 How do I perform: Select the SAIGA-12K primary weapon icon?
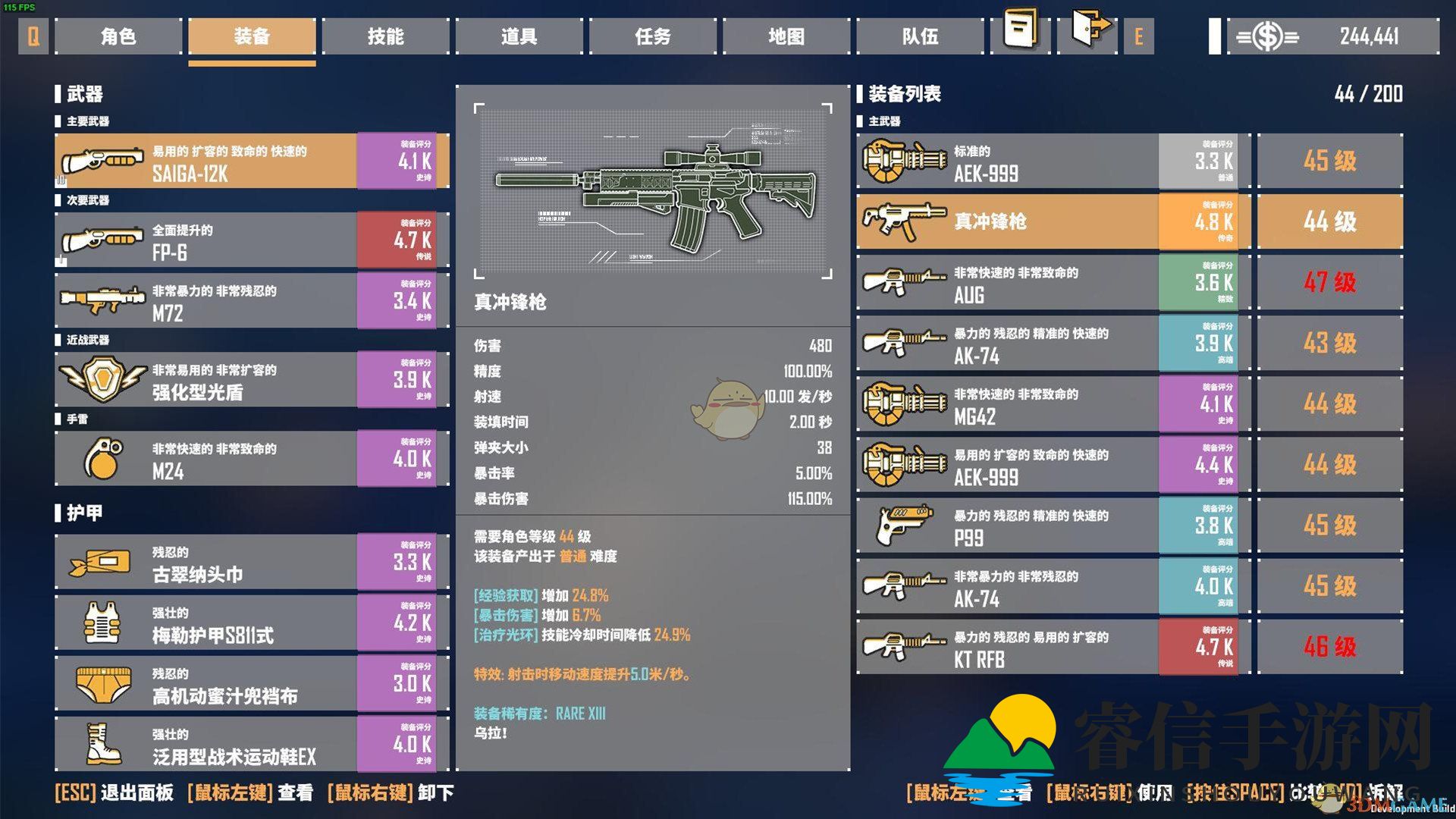(x=102, y=161)
